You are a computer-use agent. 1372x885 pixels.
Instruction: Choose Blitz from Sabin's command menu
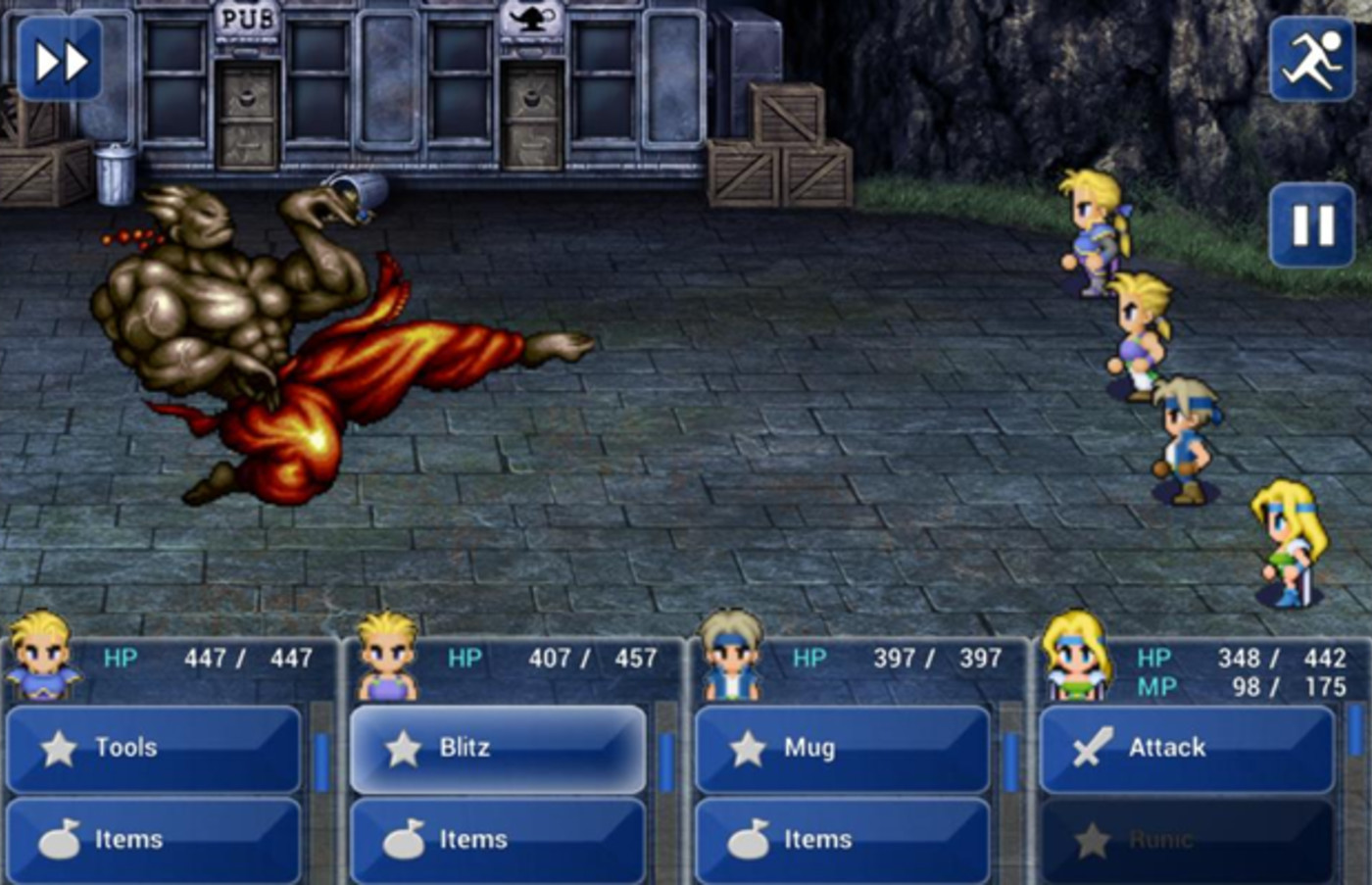(498, 747)
